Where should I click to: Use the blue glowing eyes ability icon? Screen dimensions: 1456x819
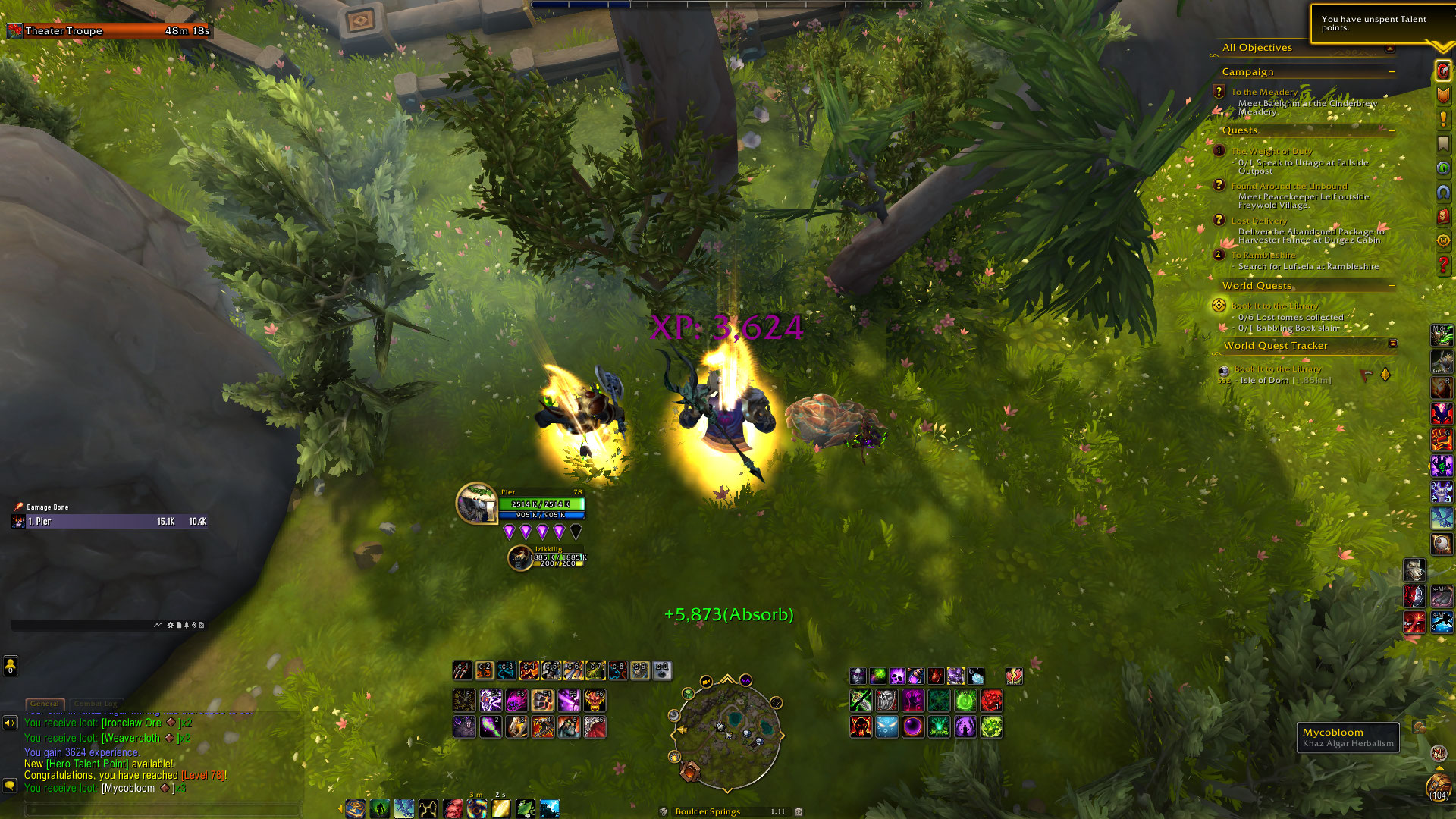886,727
